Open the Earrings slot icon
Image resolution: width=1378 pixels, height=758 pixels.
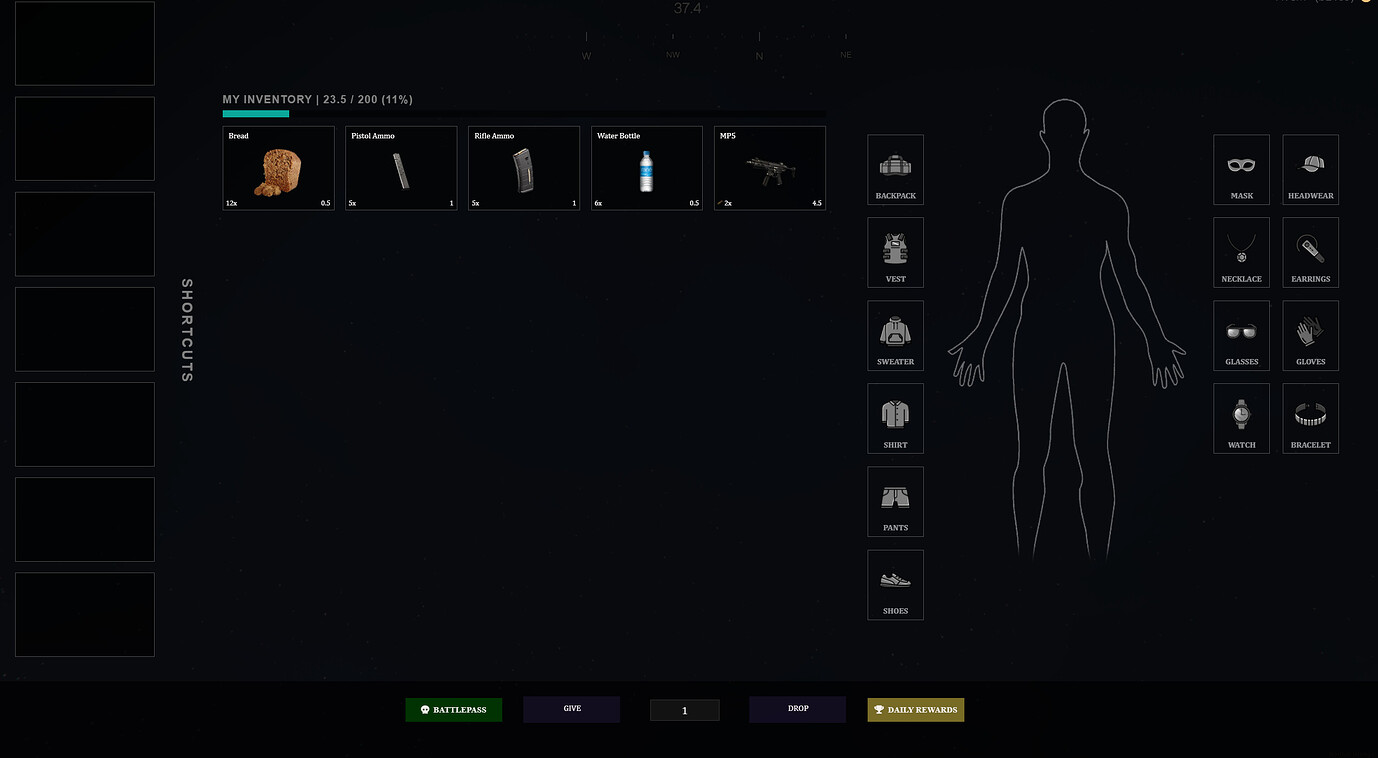[x=1310, y=252]
